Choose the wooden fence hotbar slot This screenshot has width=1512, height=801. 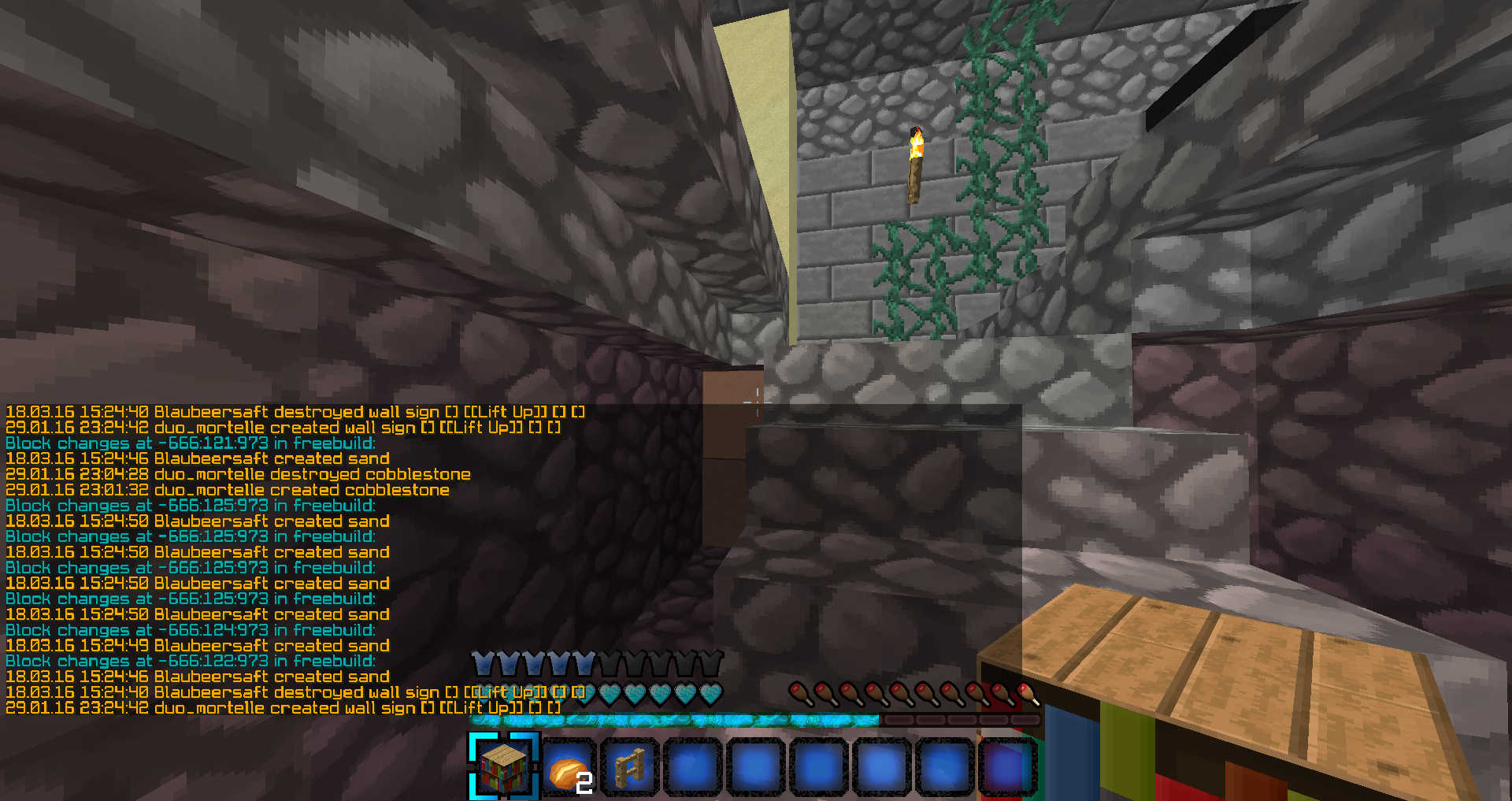click(630, 766)
